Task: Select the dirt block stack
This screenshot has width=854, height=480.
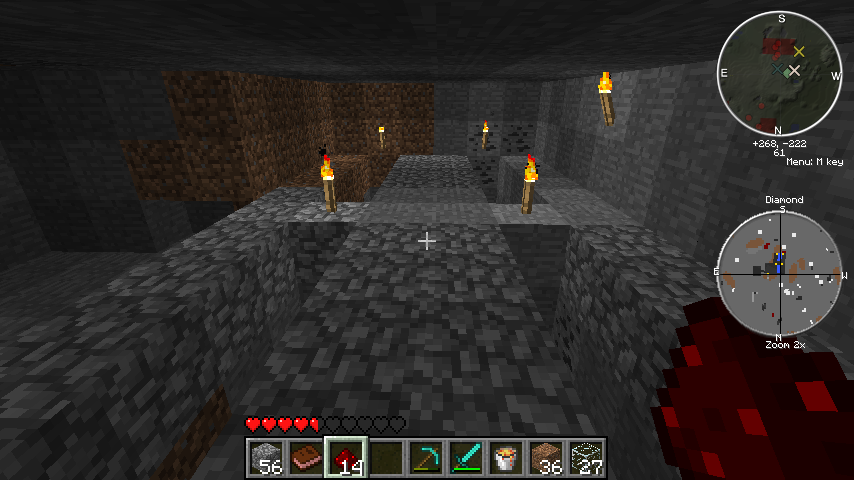Action: click(546, 458)
